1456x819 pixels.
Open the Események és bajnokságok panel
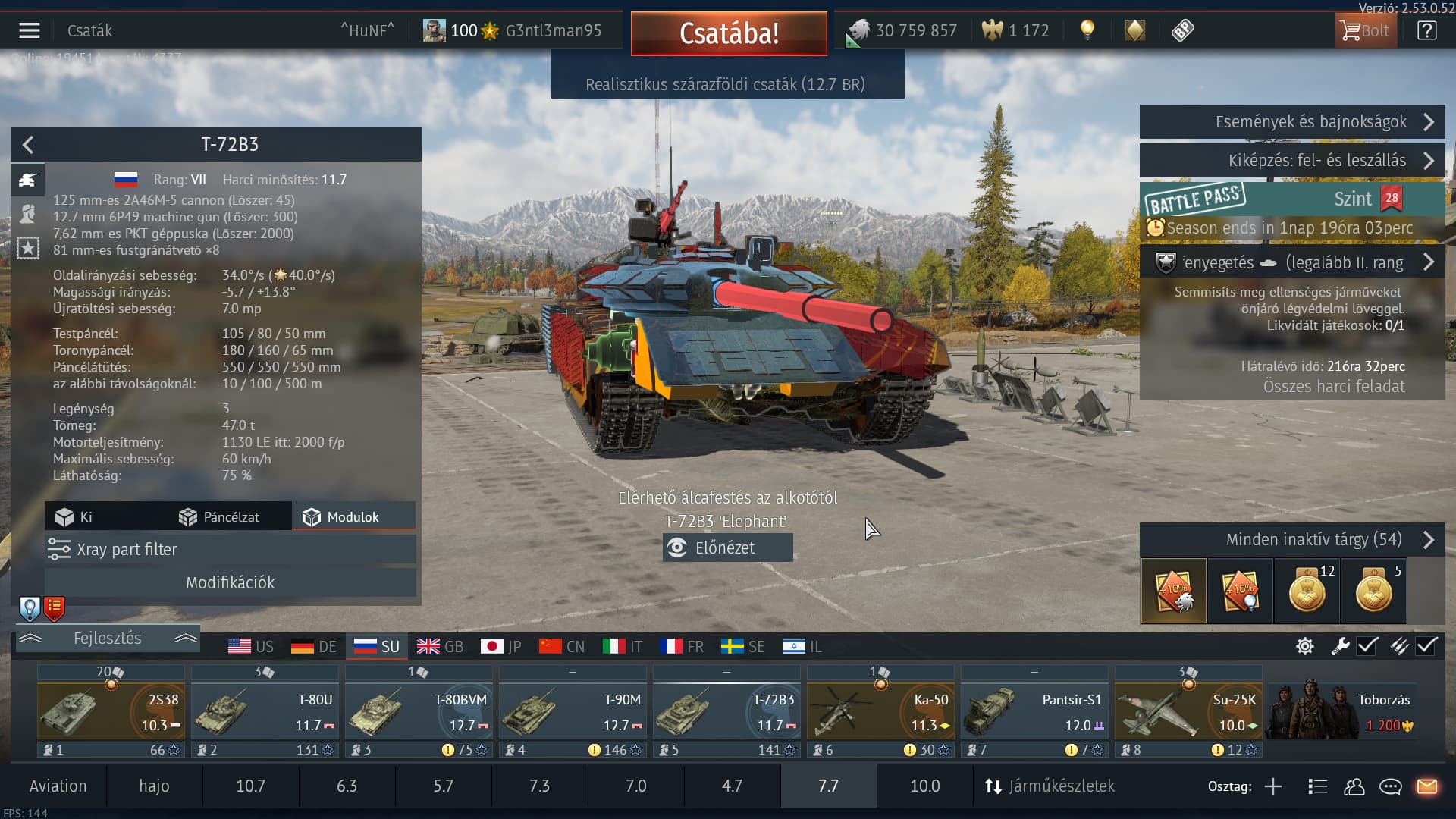point(1291,122)
